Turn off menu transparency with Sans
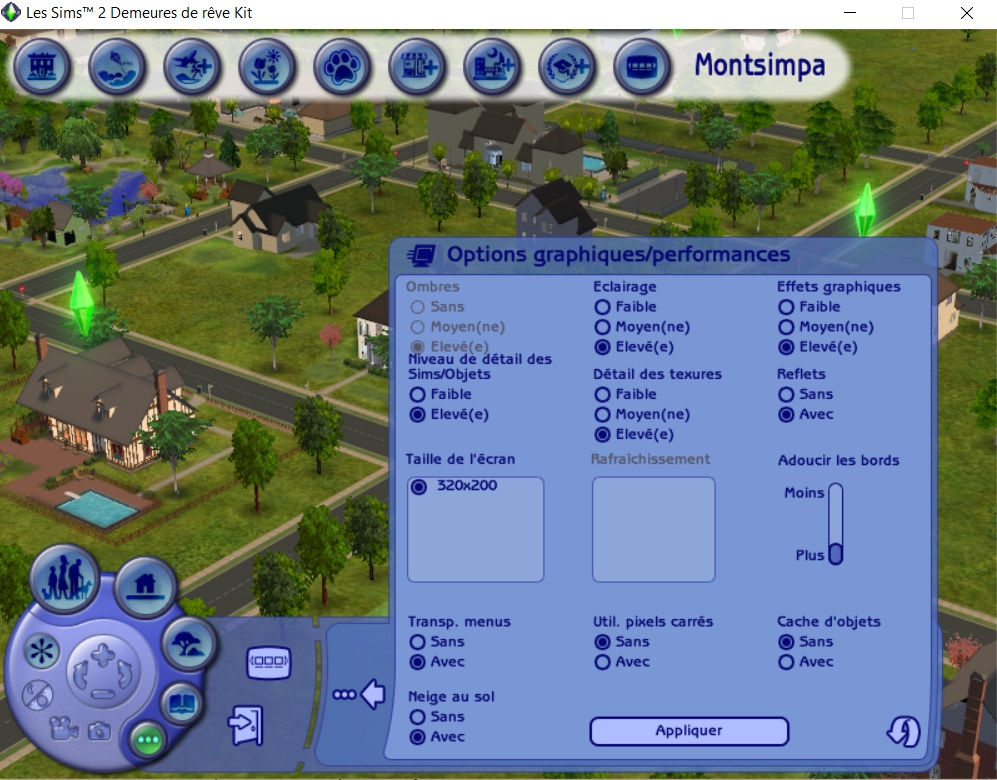The image size is (997, 780). [x=417, y=642]
